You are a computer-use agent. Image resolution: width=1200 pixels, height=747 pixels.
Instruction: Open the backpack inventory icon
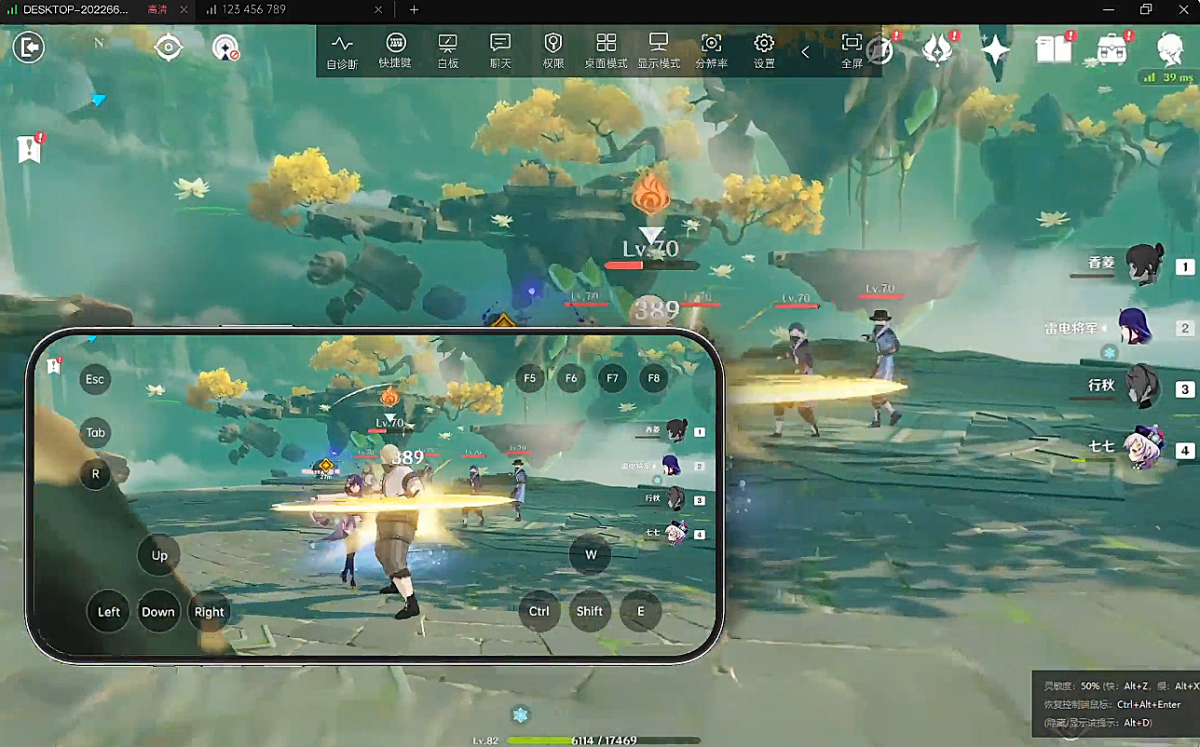[1111, 48]
